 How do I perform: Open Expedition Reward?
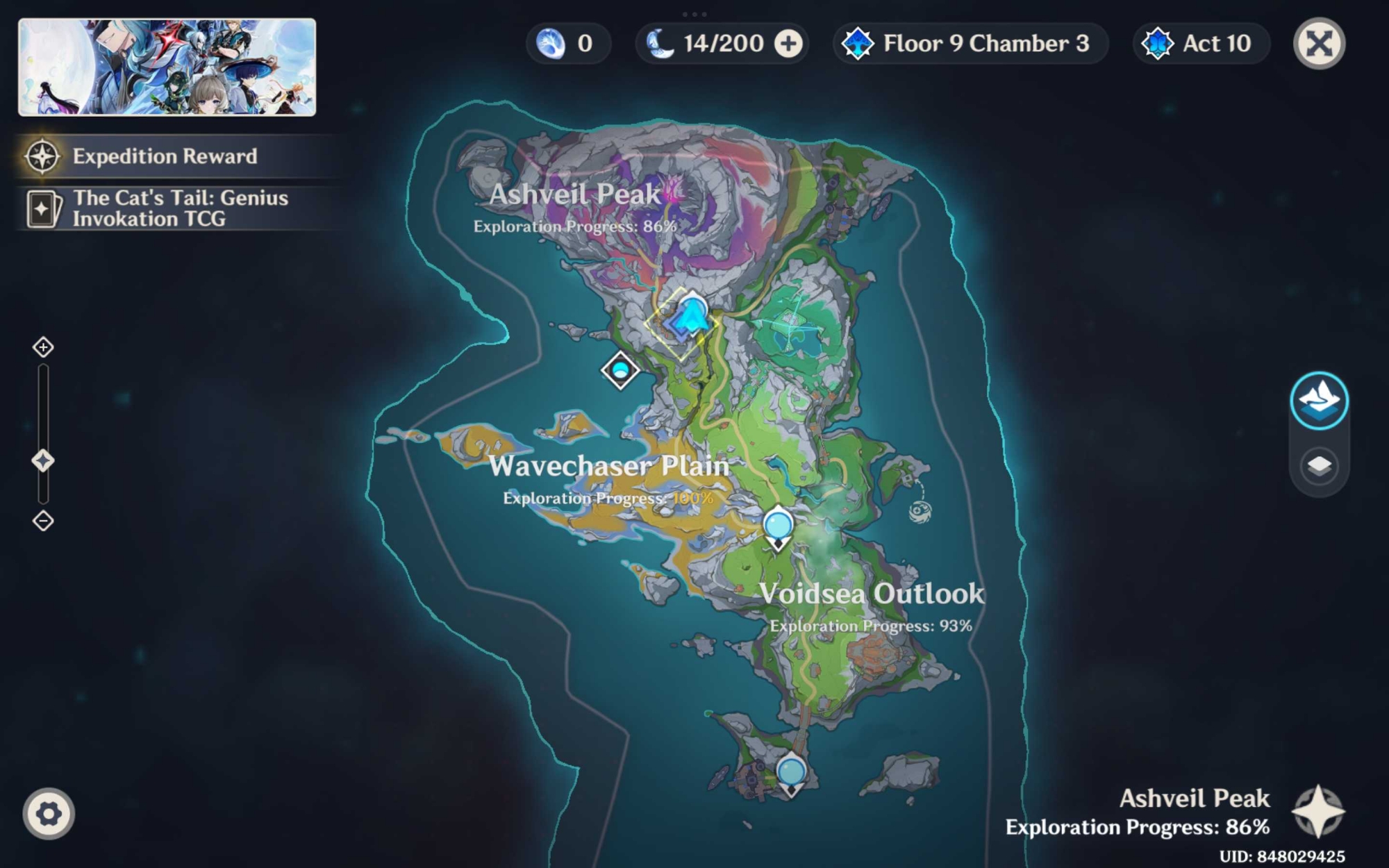pos(165,156)
